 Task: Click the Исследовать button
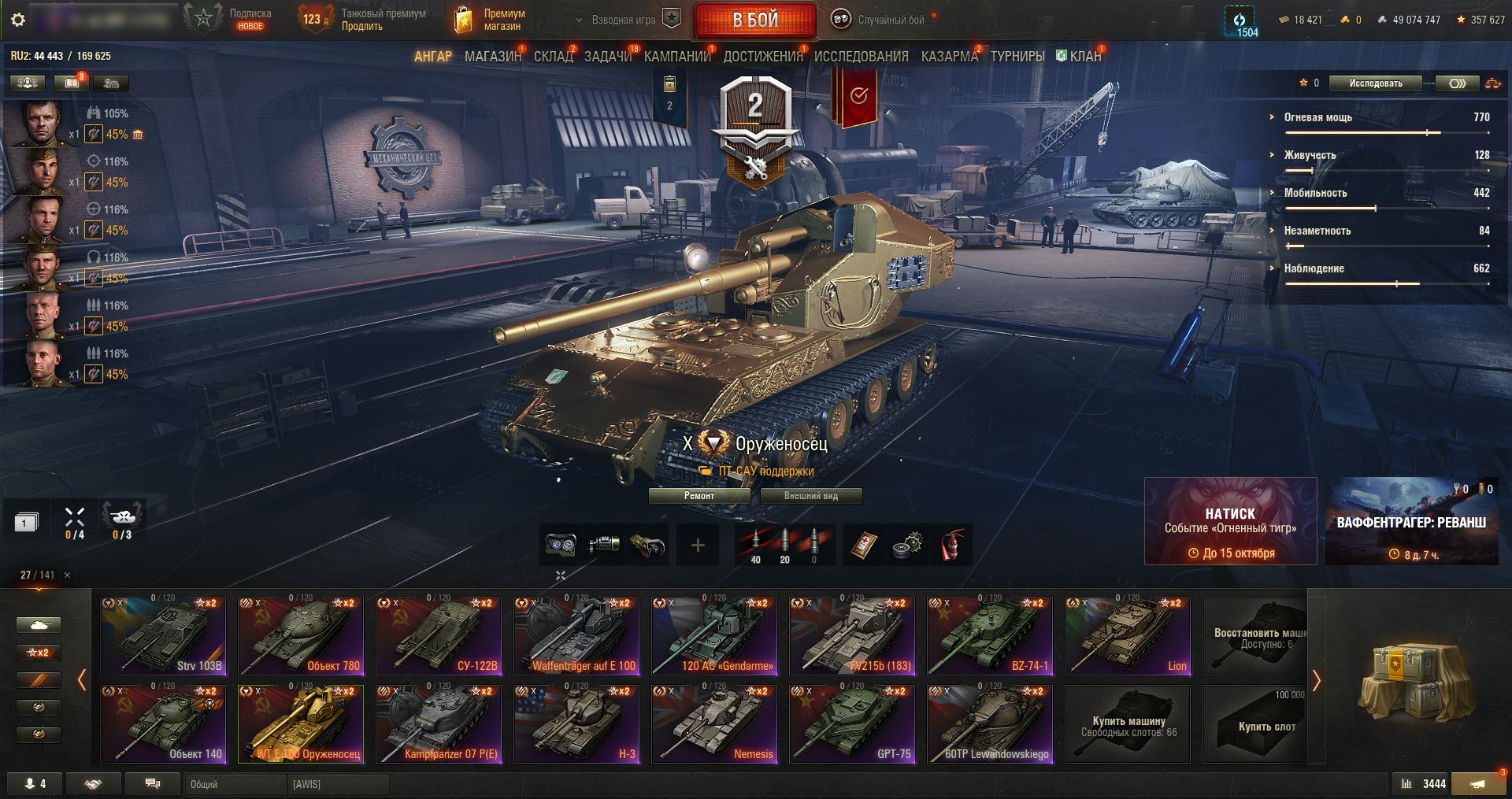click(1375, 83)
